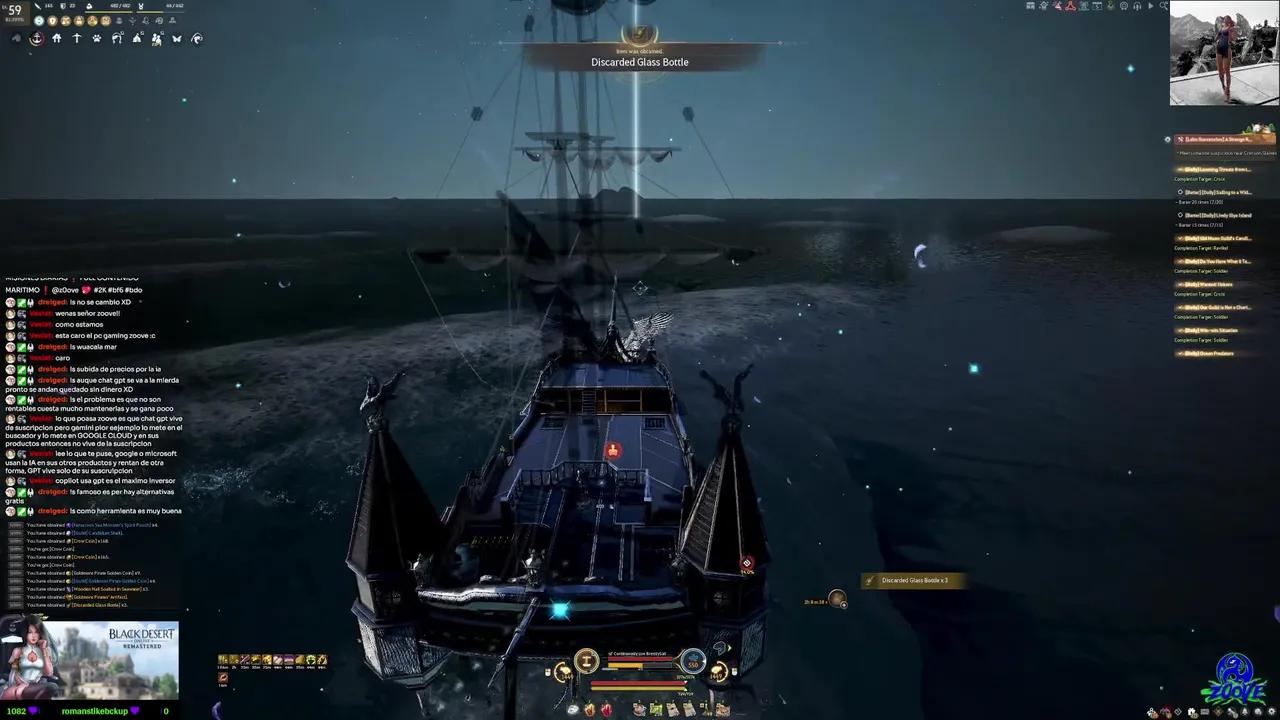Click the Ocean Predators daily quest
Image resolution: width=1280 pixels, height=720 pixels.
(1212, 353)
